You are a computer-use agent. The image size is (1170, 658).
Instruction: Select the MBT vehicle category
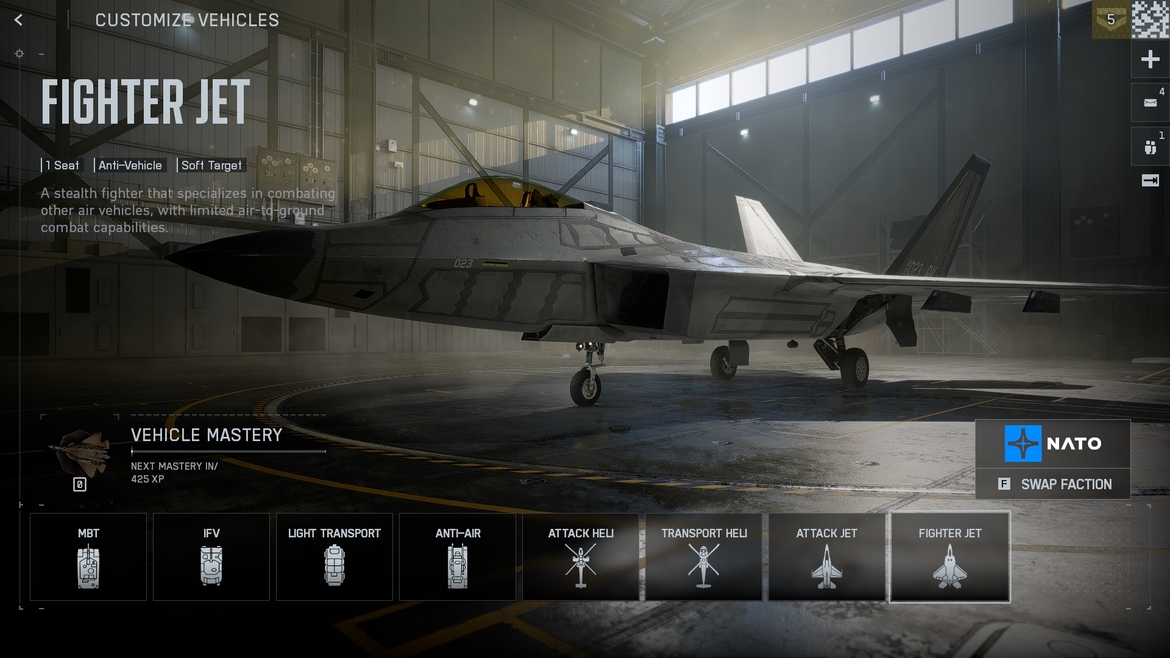[88, 557]
